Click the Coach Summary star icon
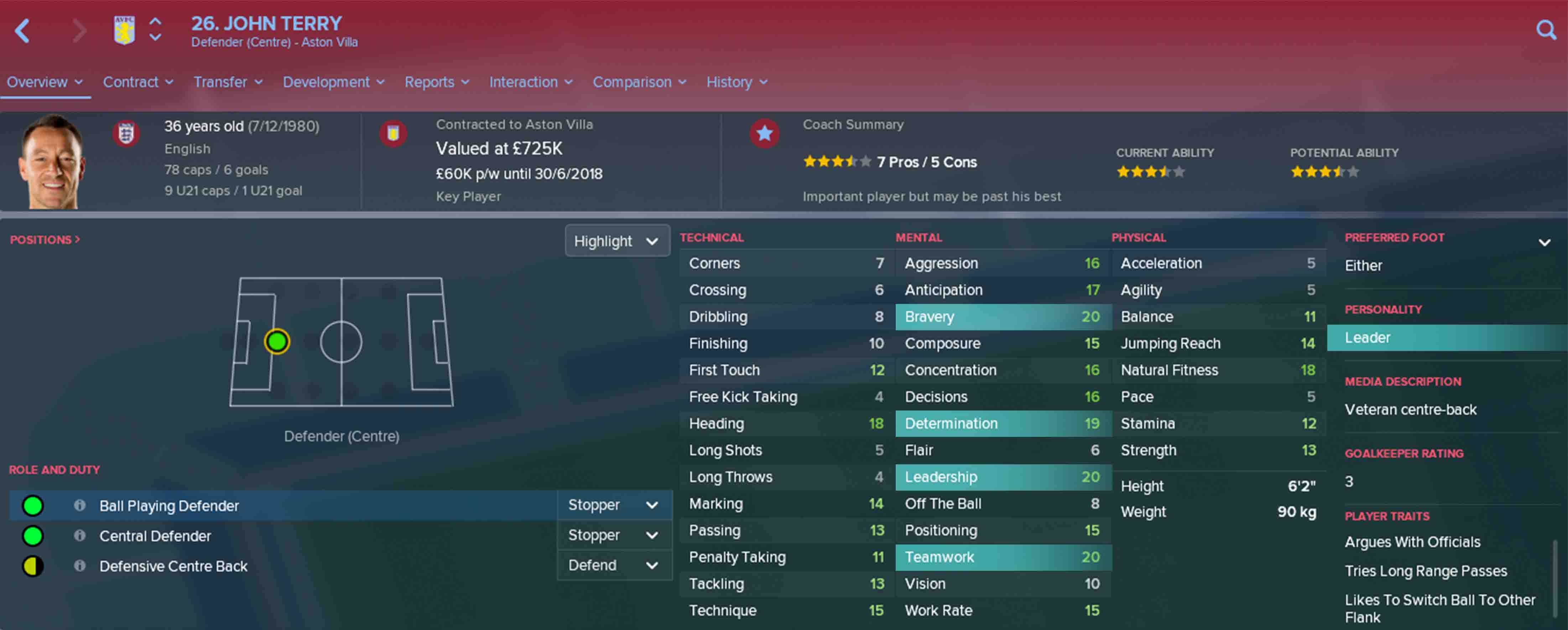1568x630 pixels. 765,133
